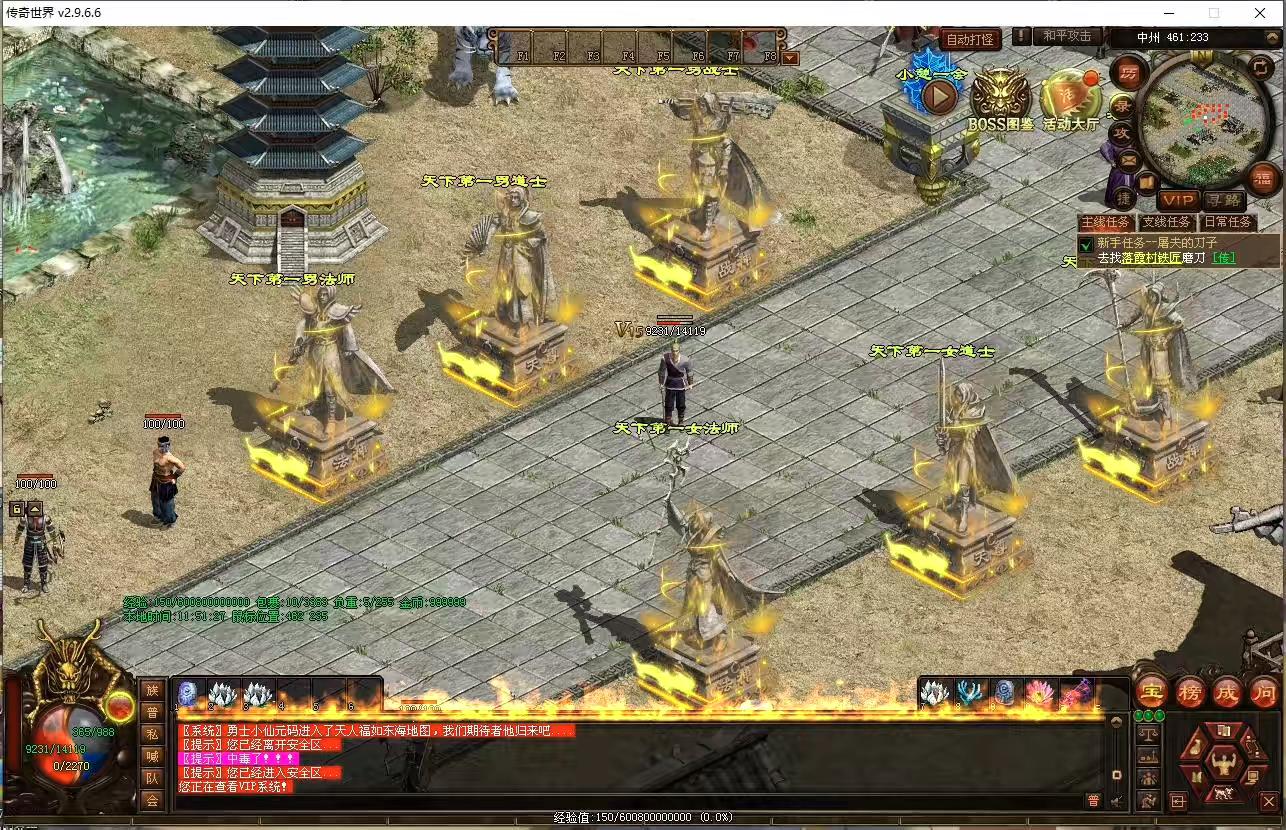Switch to the 主线任务 main quest tab

point(1104,222)
